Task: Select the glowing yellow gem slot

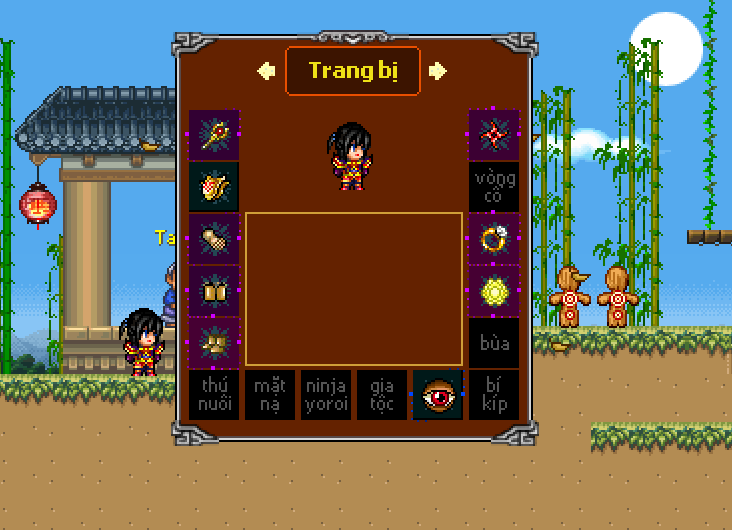Action: pyautogui.click(x=494, y=291)
